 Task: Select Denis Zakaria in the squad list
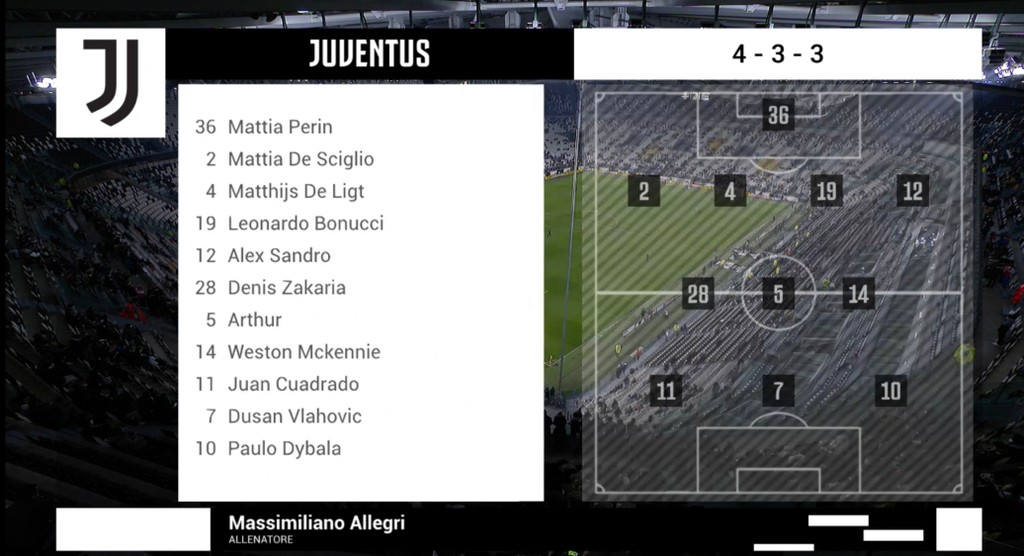point(286,287)
